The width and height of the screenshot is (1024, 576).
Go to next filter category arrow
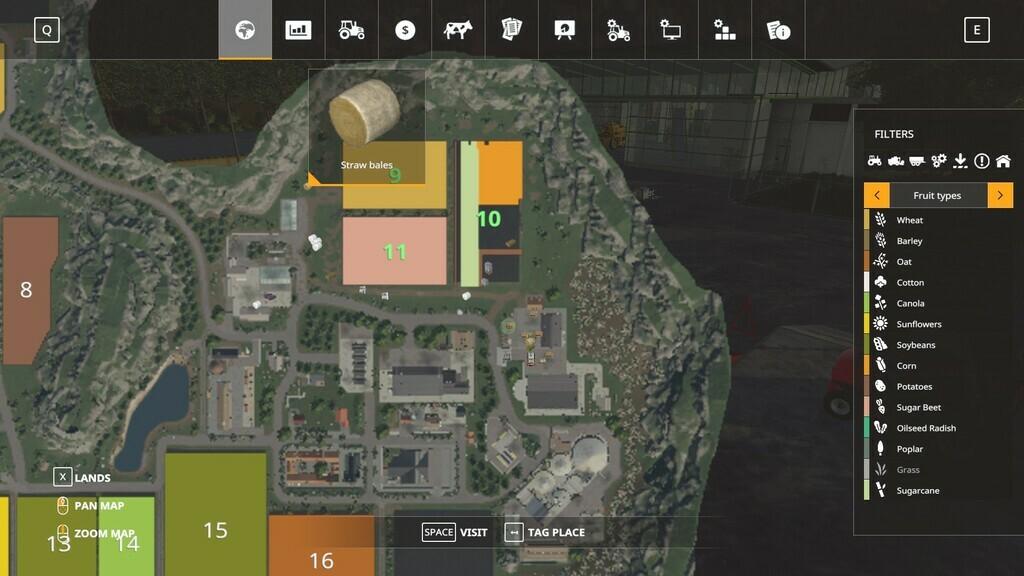click(x=1000, y=195)
